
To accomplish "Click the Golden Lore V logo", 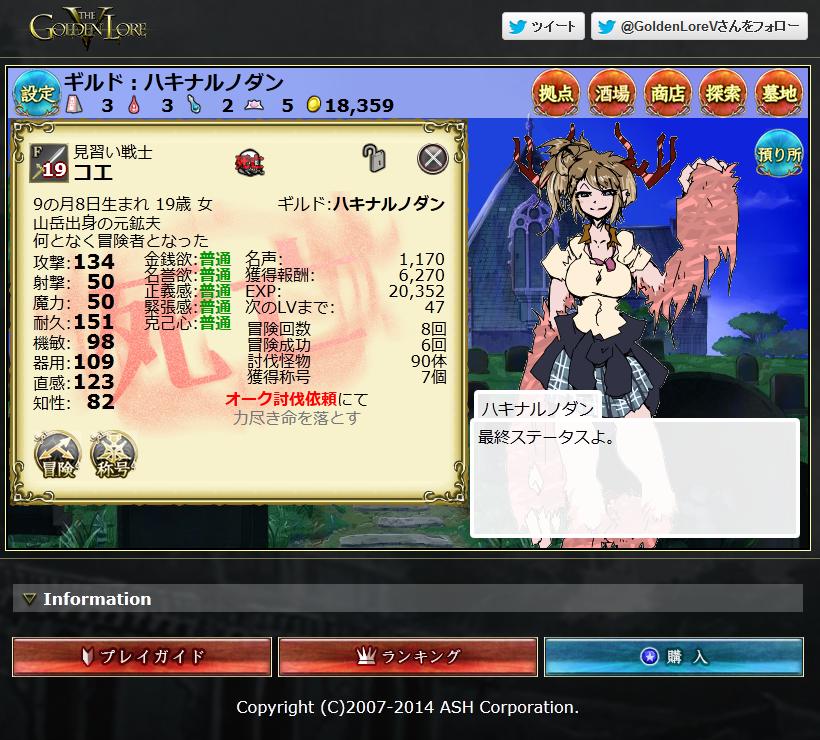I will [x=88, y=27].
